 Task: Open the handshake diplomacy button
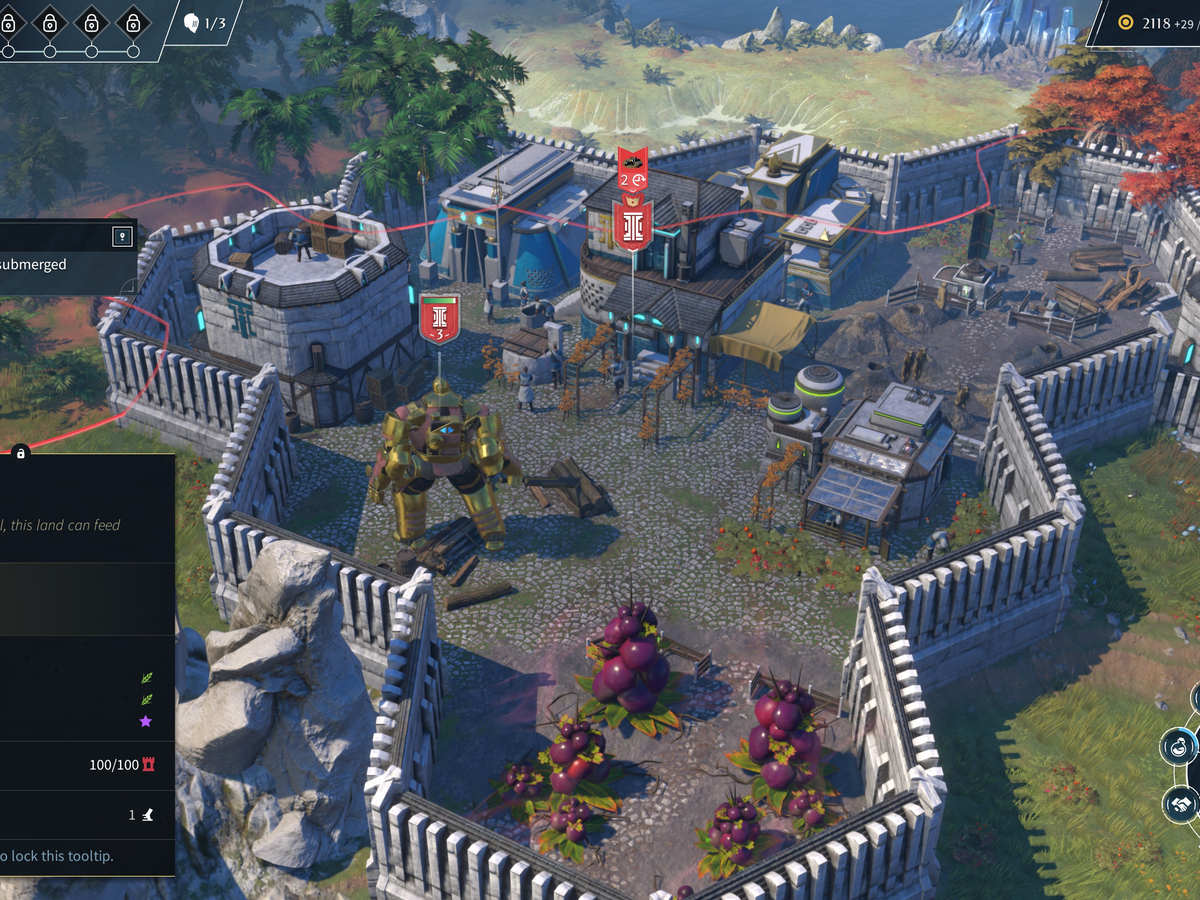pos(1182,803)
